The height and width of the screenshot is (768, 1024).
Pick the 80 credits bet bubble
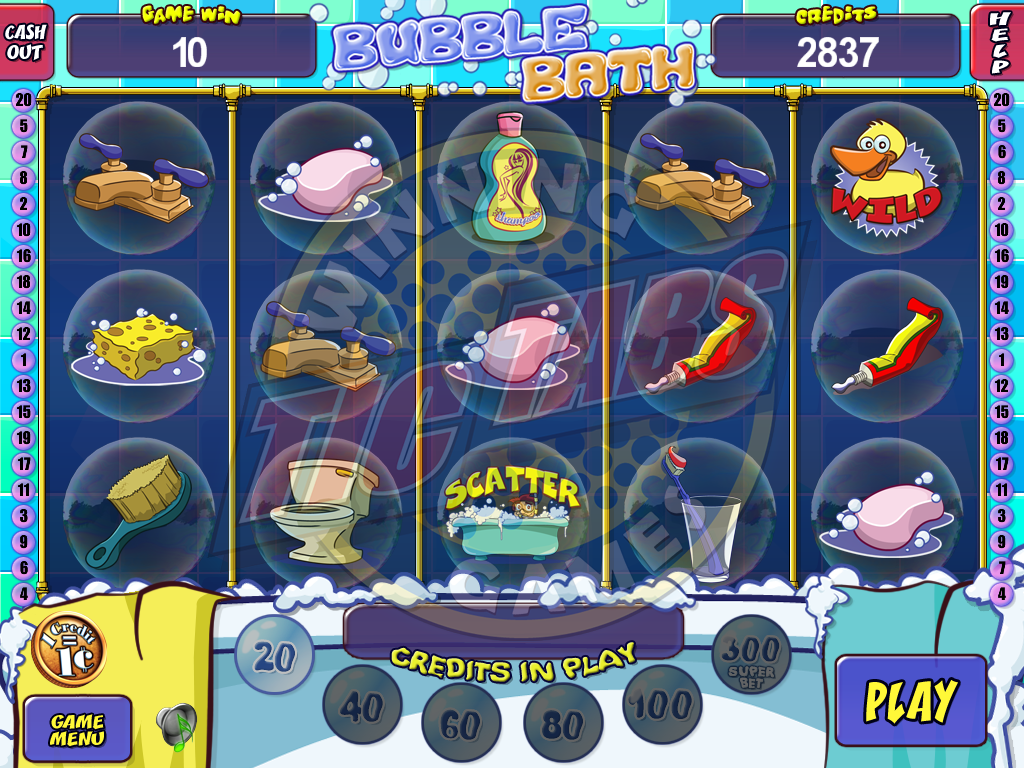tap(563, 723)
